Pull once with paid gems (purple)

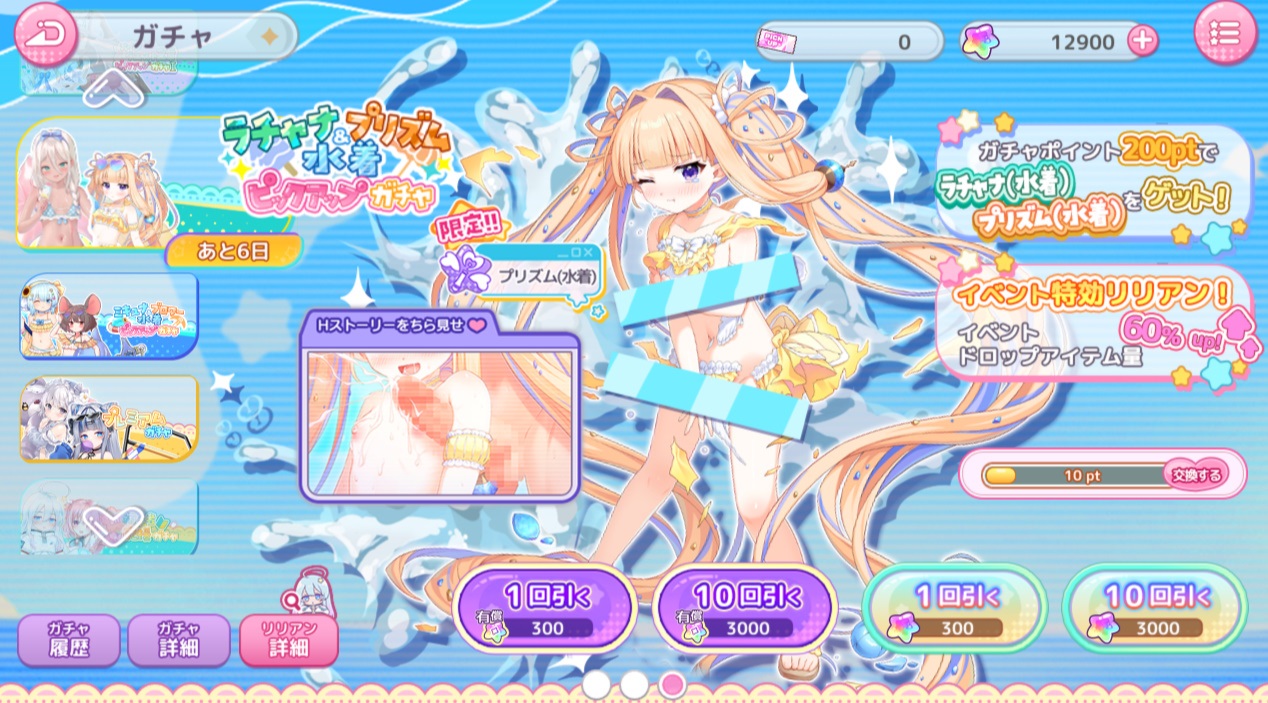[x=545, y=610]
